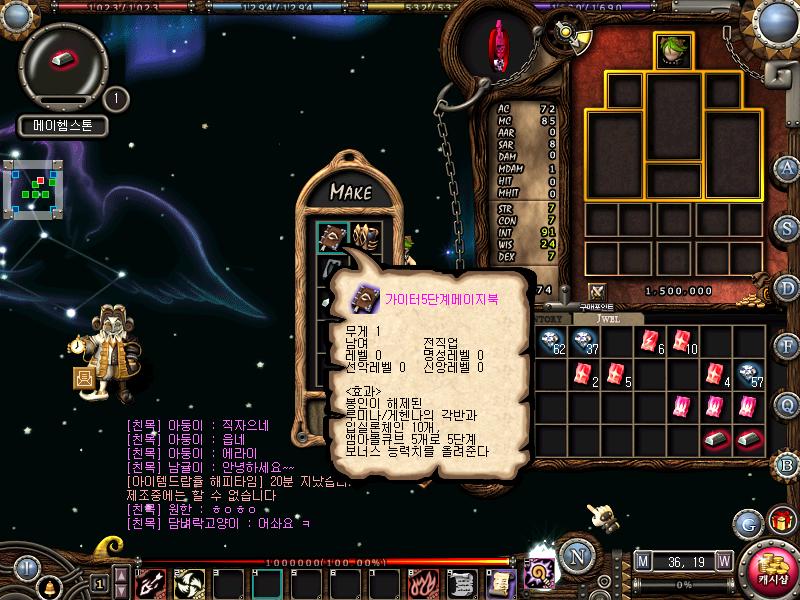Open the round F side button

pyautogui.click(x=787, y=346)
